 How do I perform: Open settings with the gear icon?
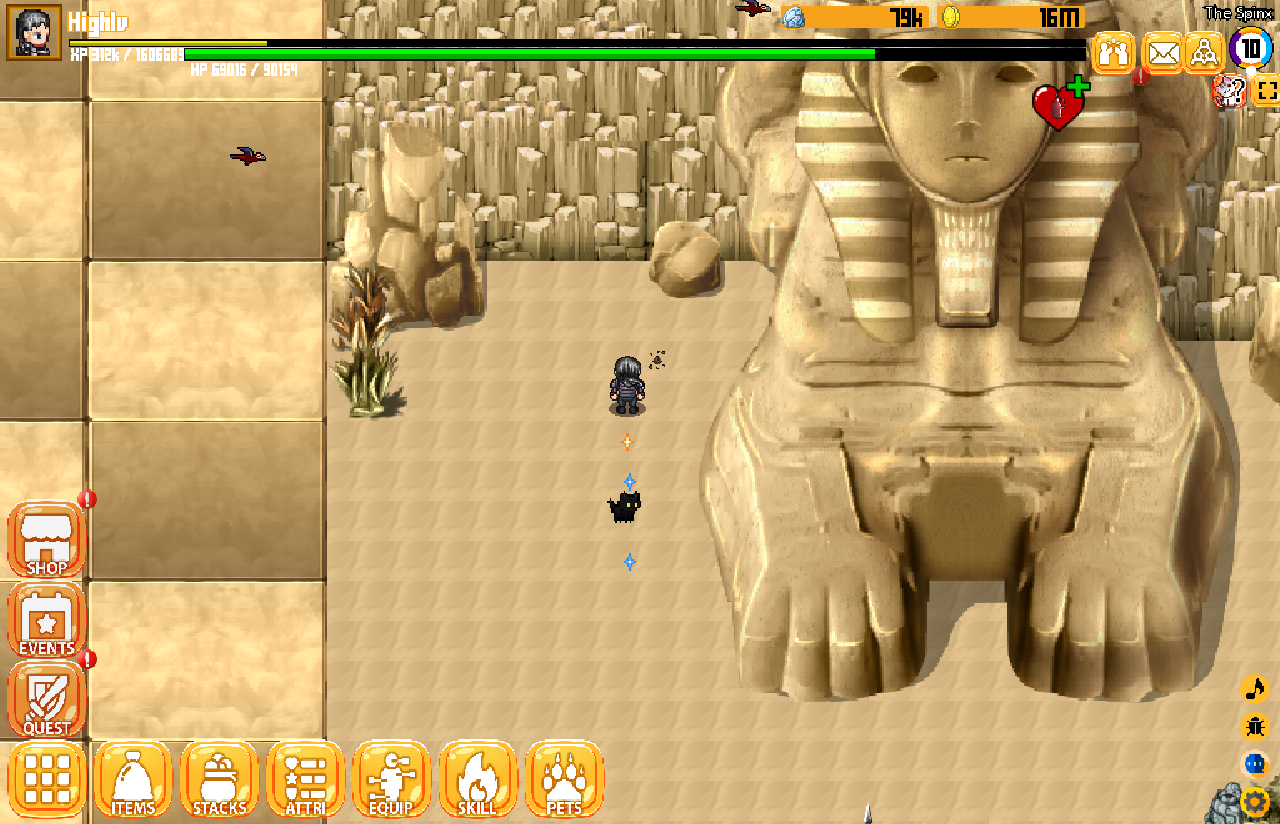point(1254,802)
